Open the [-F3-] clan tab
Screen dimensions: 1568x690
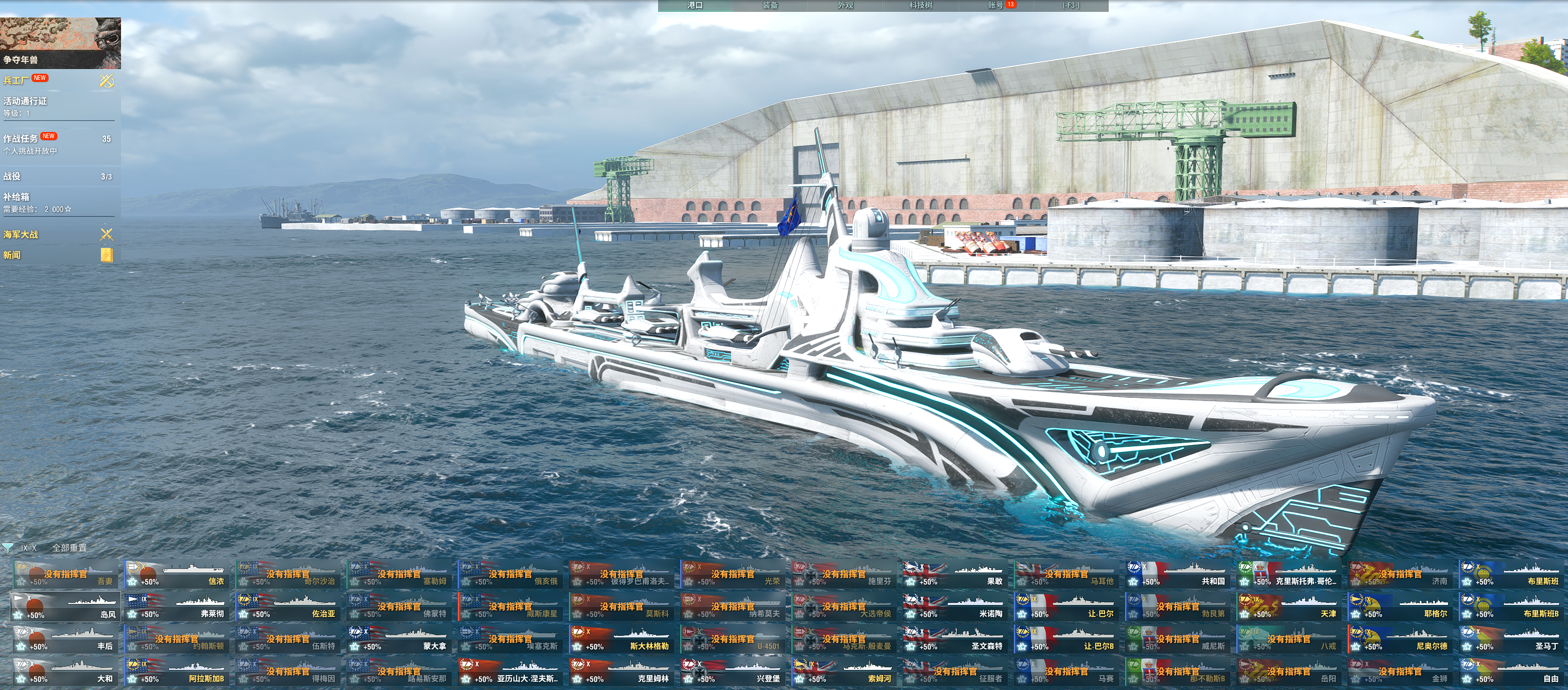pos(1071,6)
